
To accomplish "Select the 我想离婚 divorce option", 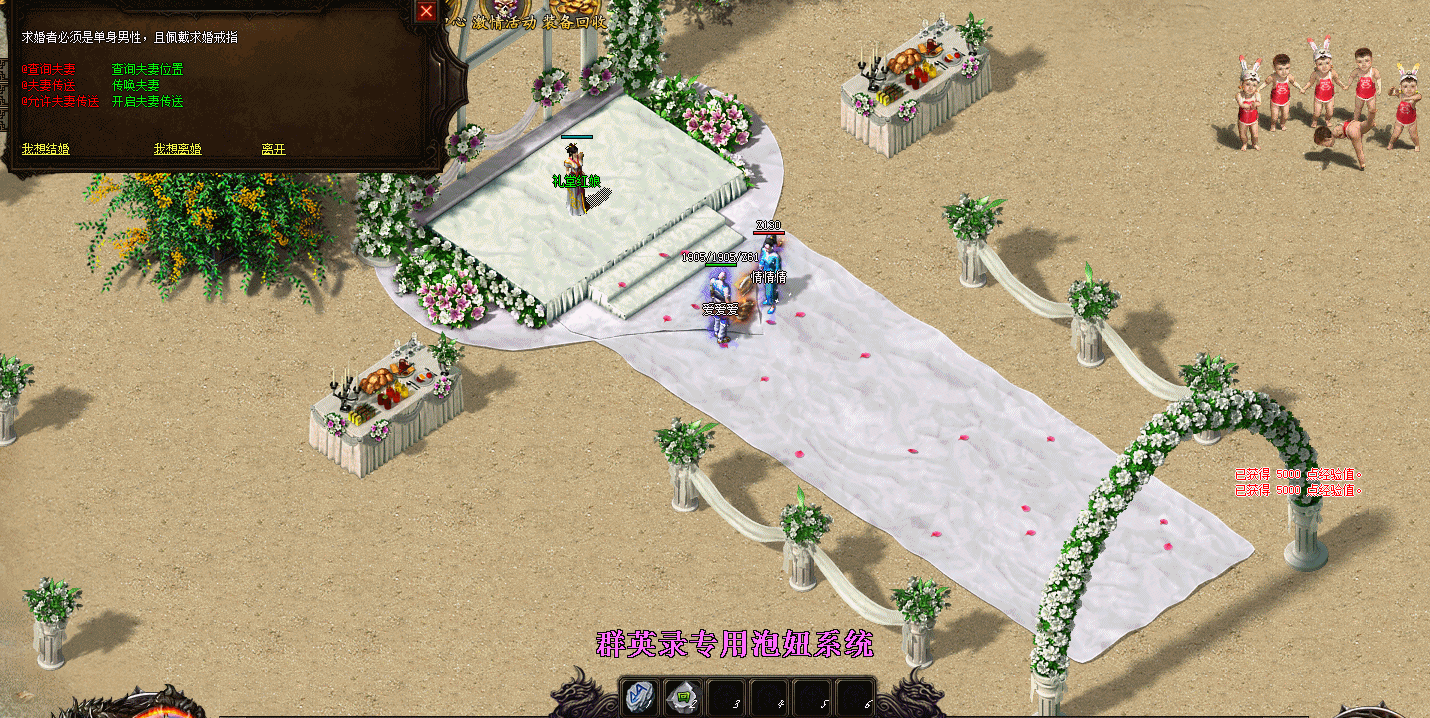I will click(177, 149).
